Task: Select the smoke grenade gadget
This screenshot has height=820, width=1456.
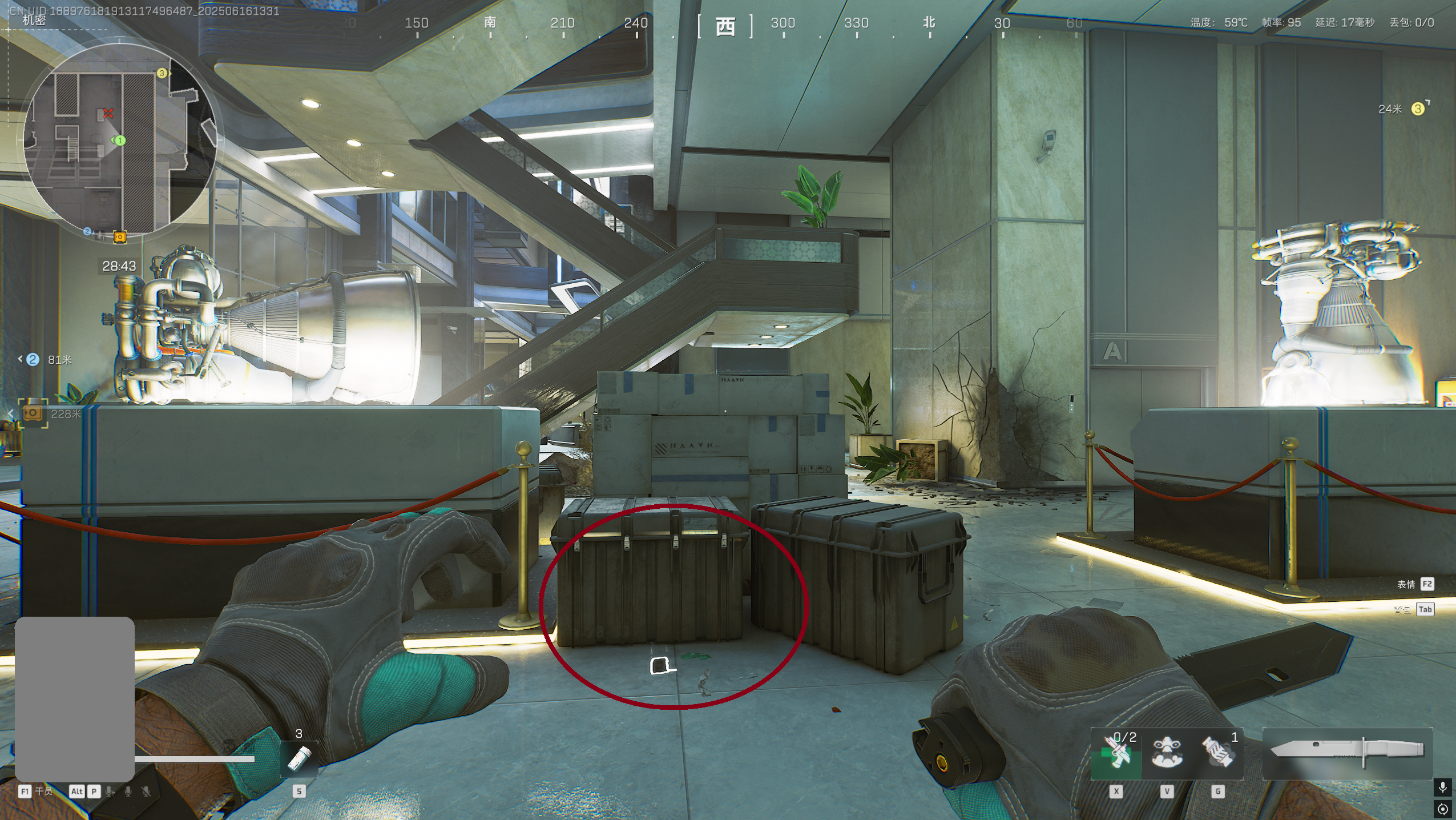Action: [1218, 754]
